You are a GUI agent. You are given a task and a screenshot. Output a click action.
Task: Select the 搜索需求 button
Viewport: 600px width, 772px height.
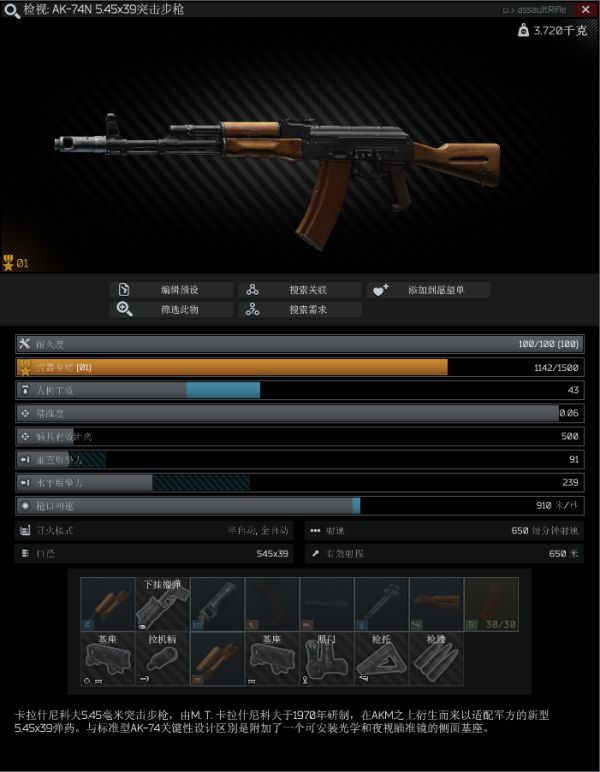[299, 310]
